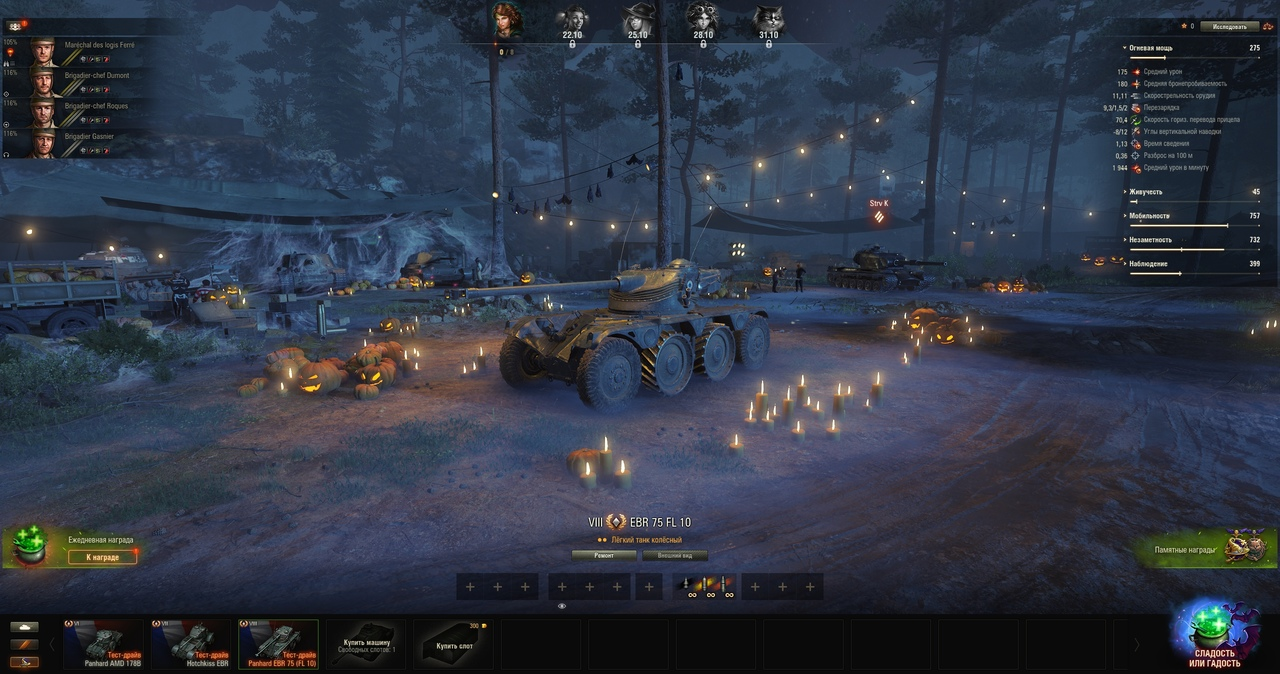Open the Внешний вид appearance customization
The height and width of the screenshot is (674, 1280).
point(675,555)
